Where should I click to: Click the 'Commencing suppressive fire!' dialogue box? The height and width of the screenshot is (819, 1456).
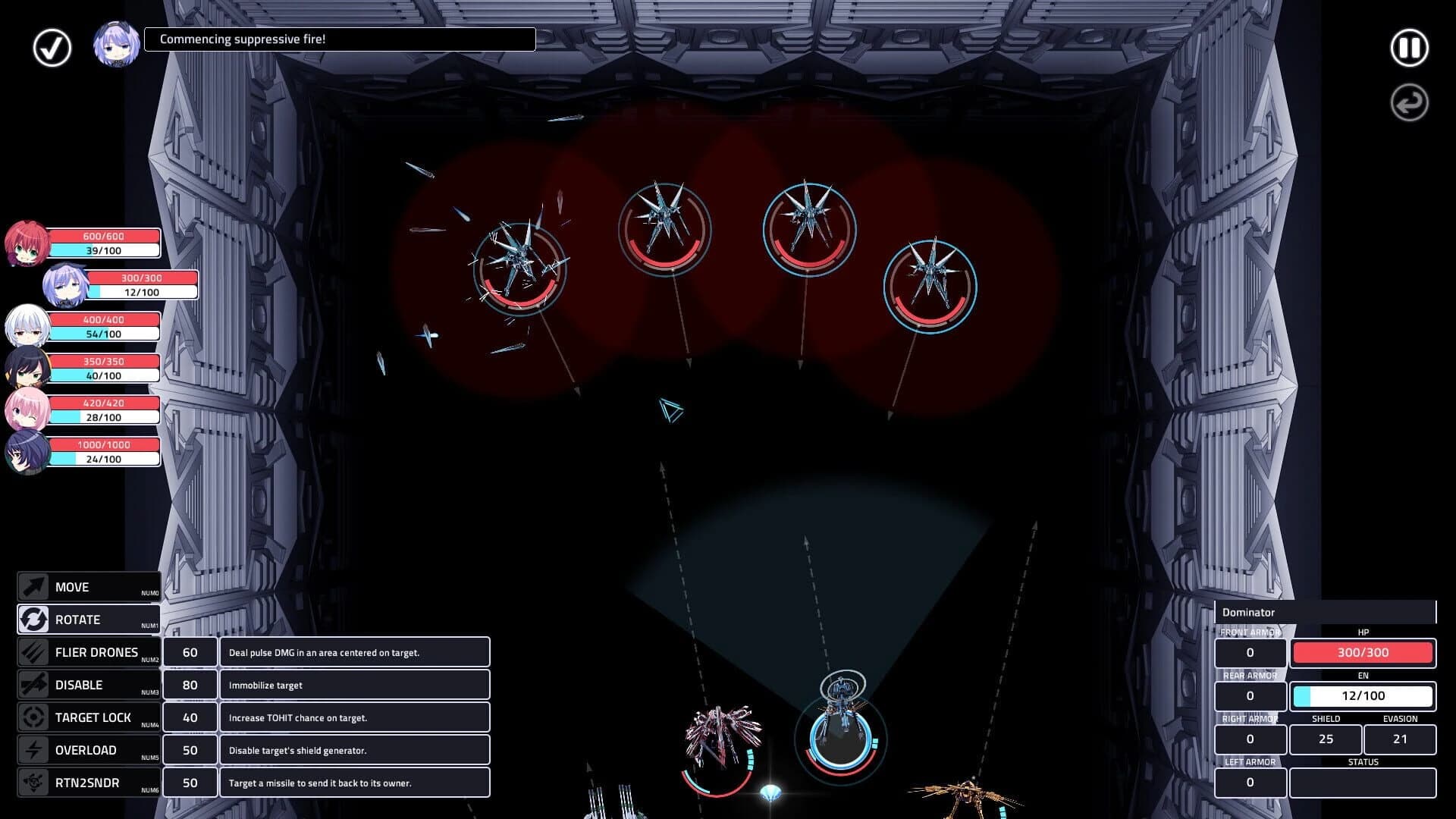click(x=339, y=39)
